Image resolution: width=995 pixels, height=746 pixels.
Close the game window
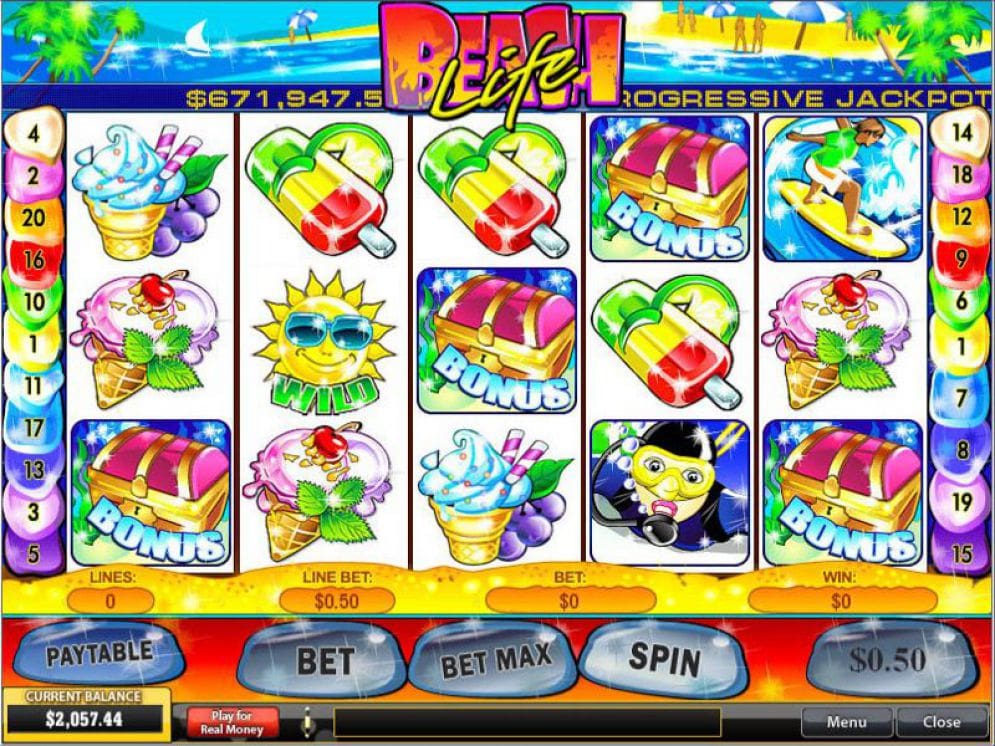click(x=941, y=722)
